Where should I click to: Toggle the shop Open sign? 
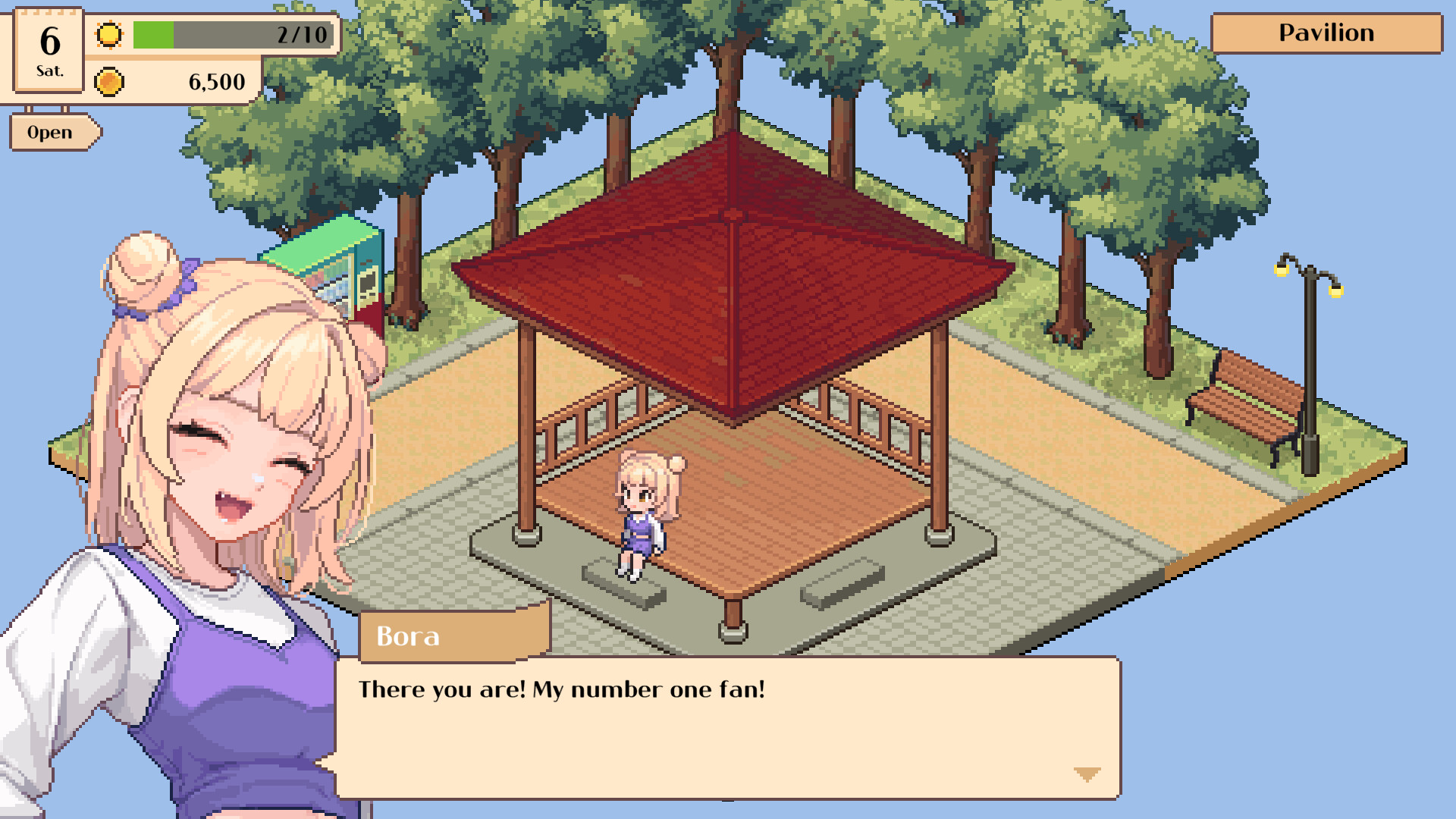(50, 131)
